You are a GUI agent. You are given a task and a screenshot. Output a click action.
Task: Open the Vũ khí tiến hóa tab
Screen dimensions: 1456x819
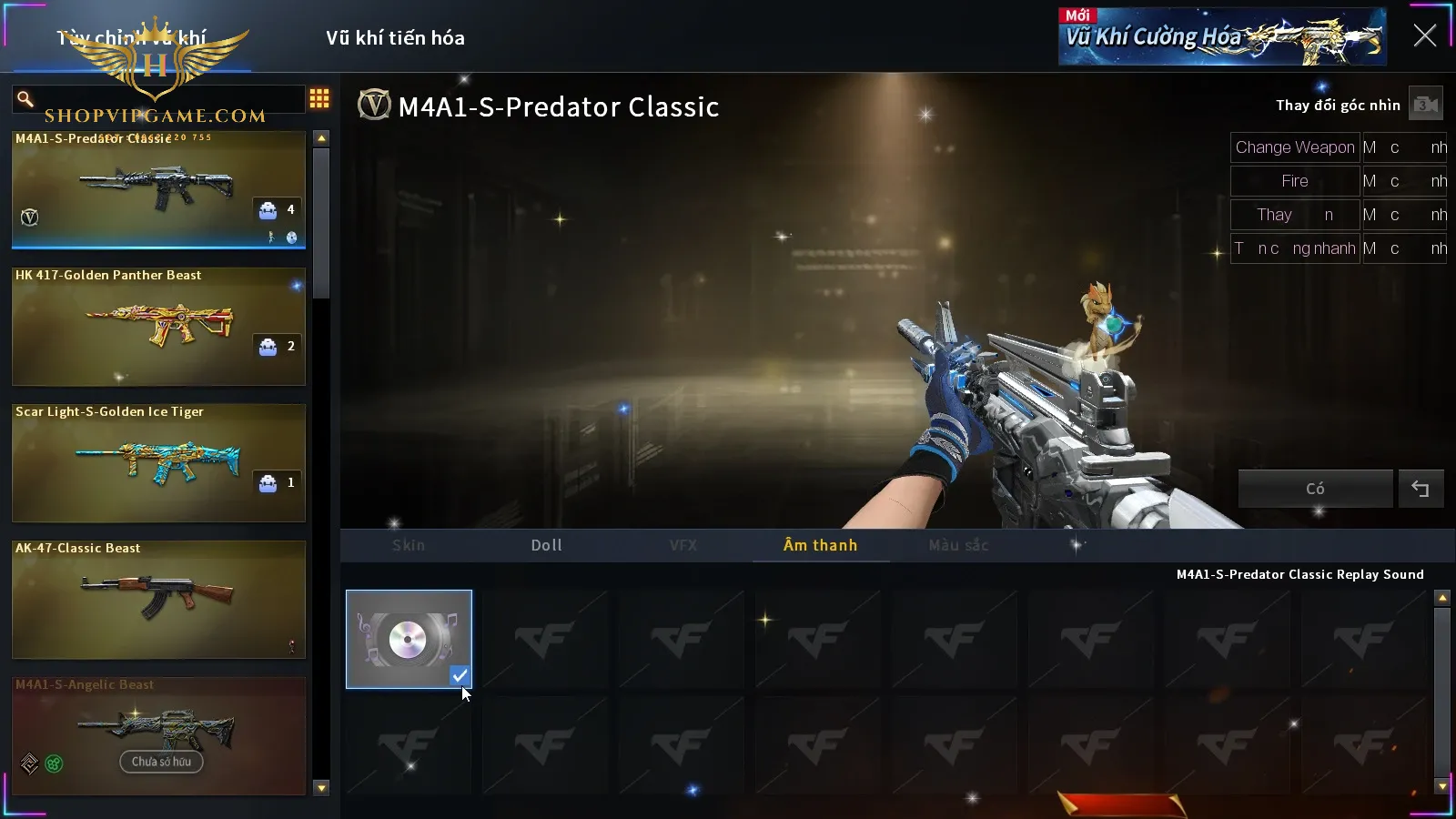point(395,38)
